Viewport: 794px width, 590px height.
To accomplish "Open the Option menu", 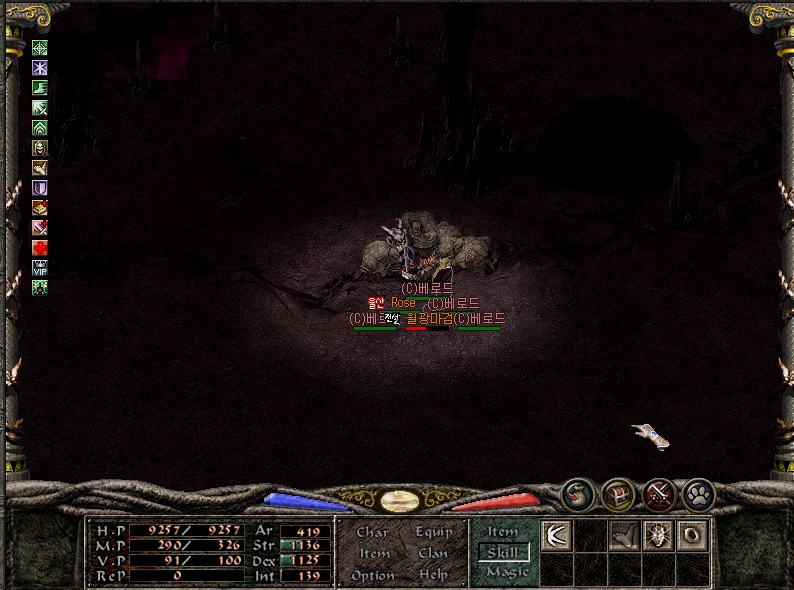I will point(372,575).
